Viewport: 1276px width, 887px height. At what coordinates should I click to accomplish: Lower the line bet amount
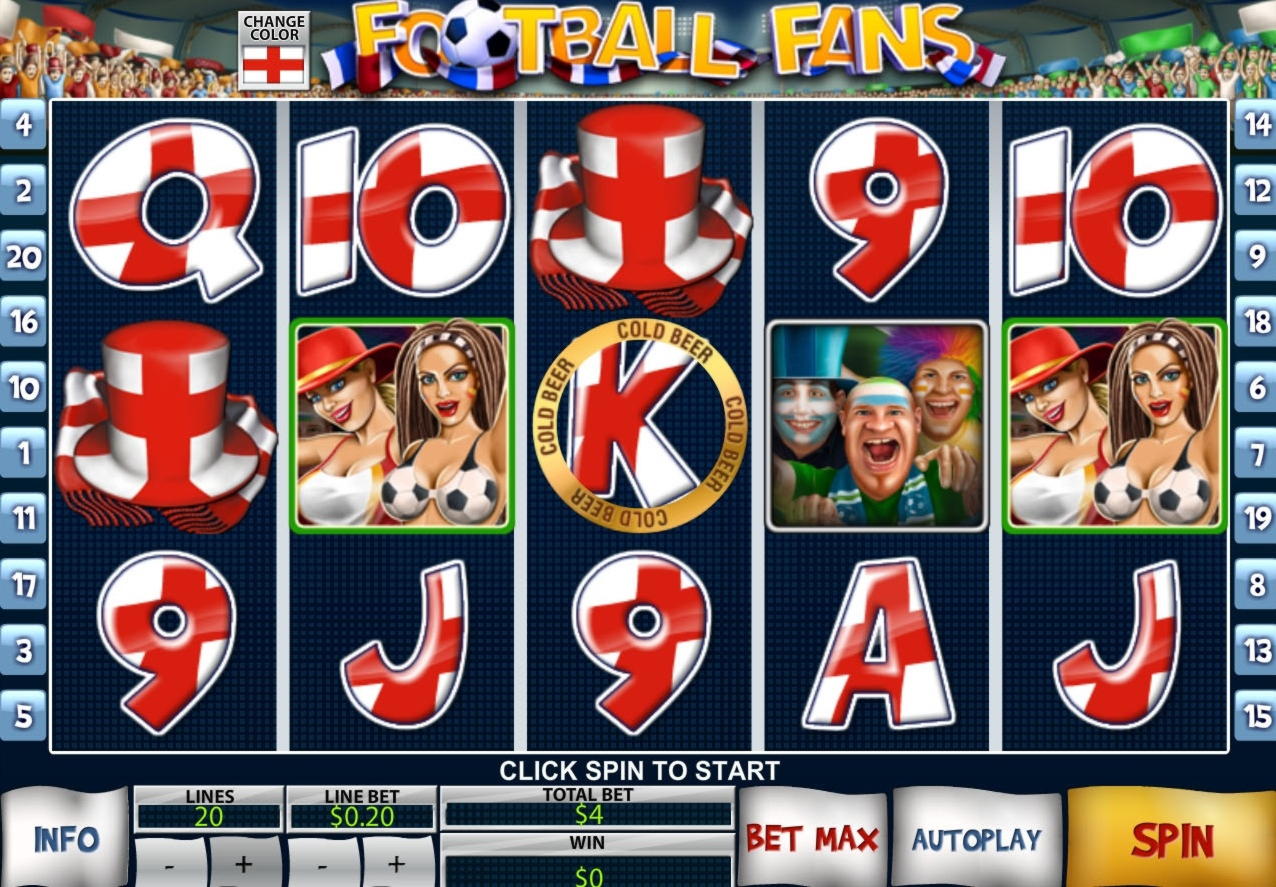pos(324,863)
